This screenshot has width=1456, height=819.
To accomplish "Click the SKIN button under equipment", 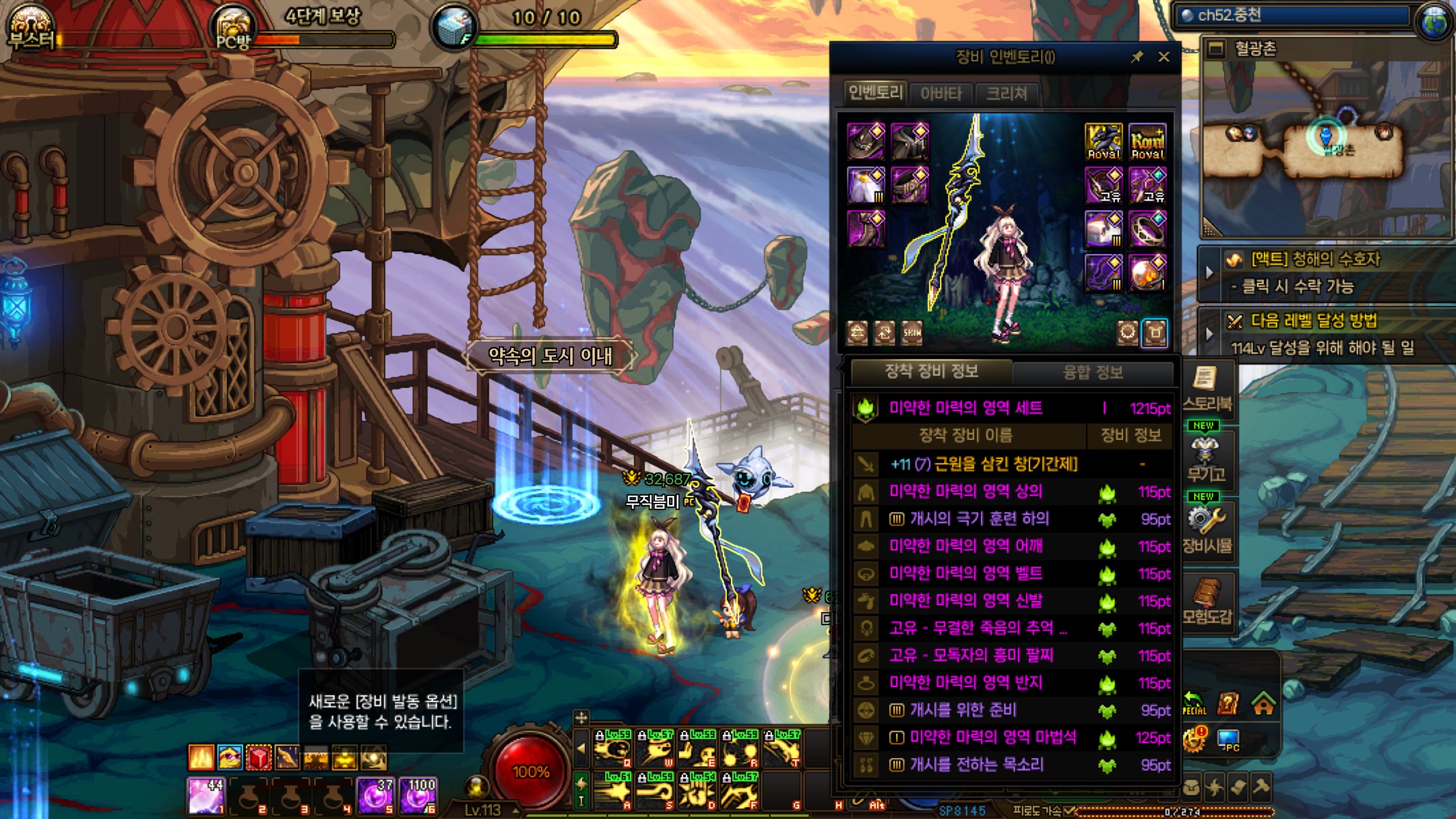I will click(x=911, y=332).
